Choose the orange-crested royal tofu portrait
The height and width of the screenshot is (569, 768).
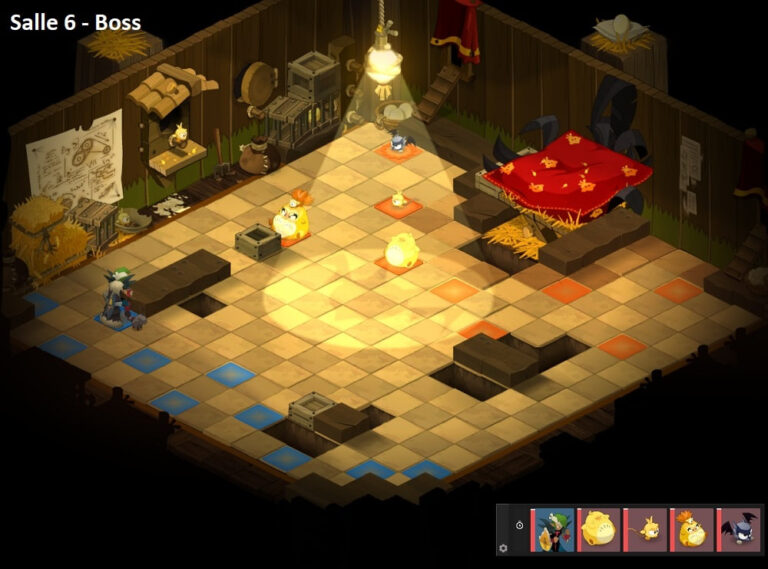coord(693,529)
